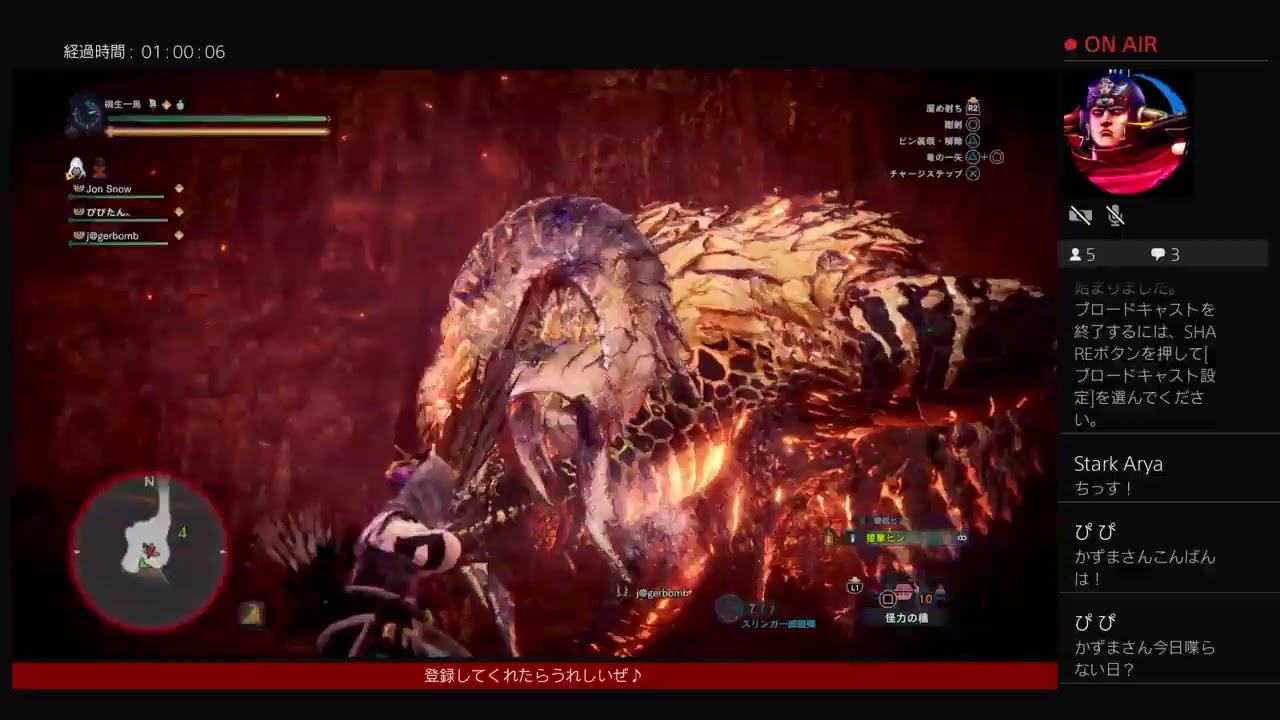Click the disabled camera icon
This screenshot has width=1280, height=720.
[x=1080, y=215]
